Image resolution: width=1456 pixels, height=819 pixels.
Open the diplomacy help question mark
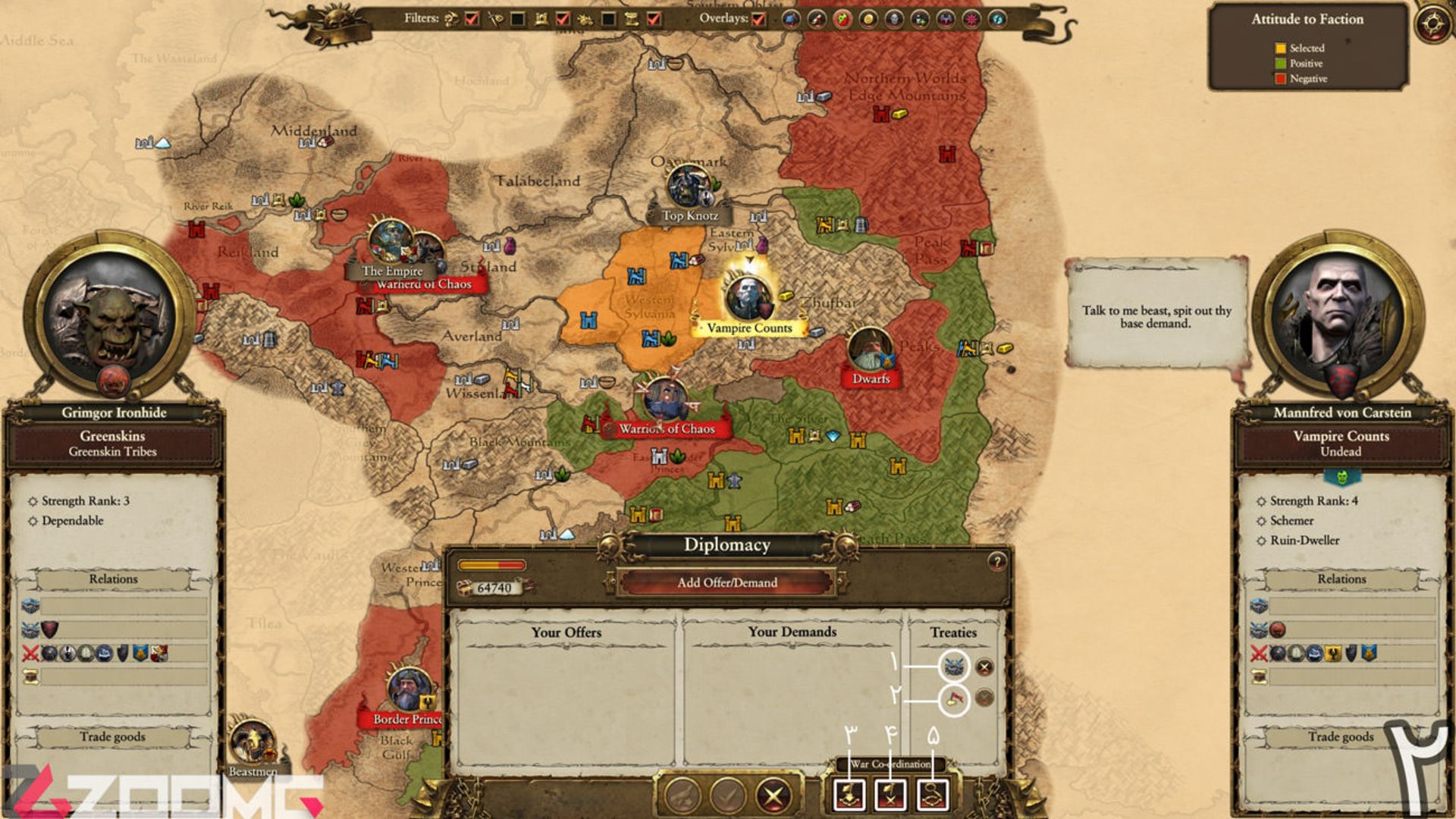996,562
